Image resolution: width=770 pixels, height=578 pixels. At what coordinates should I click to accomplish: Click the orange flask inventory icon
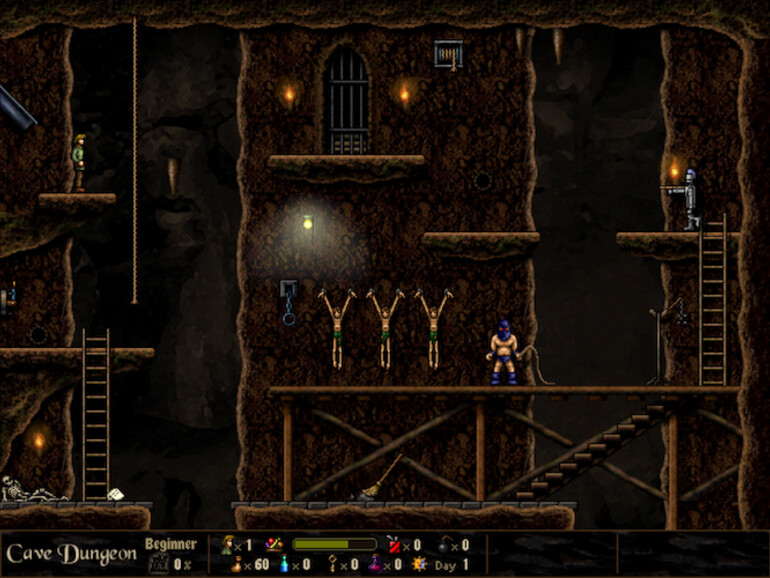click(235, 565)
